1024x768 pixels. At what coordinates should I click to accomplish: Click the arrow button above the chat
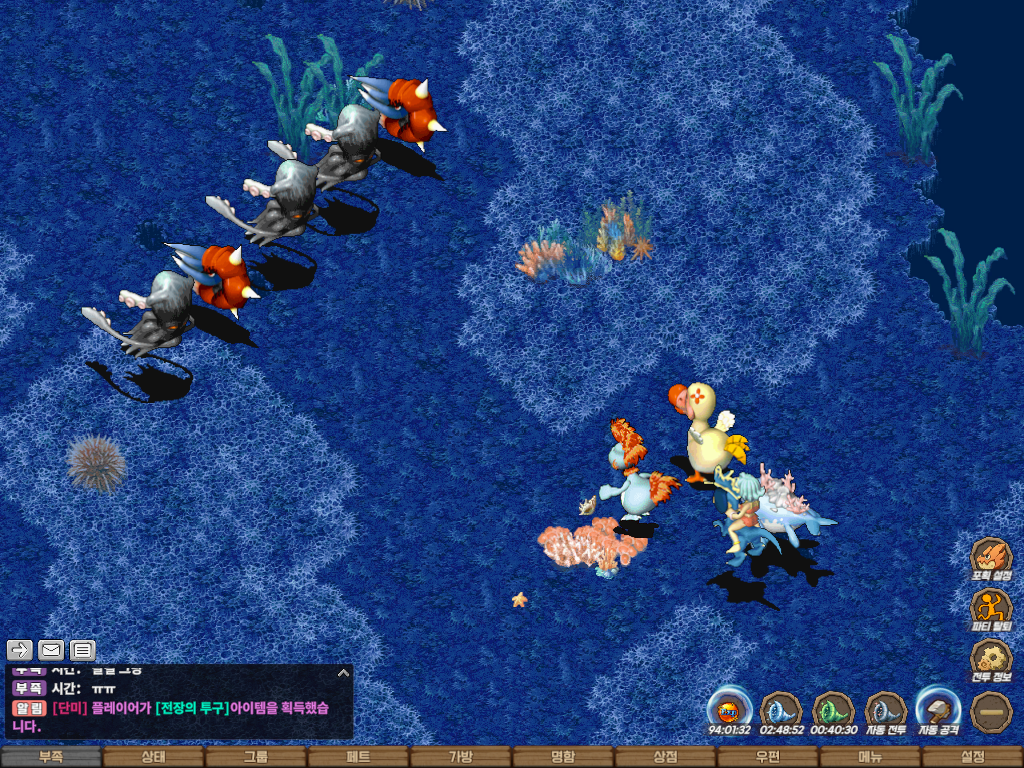tap(21, 650)
